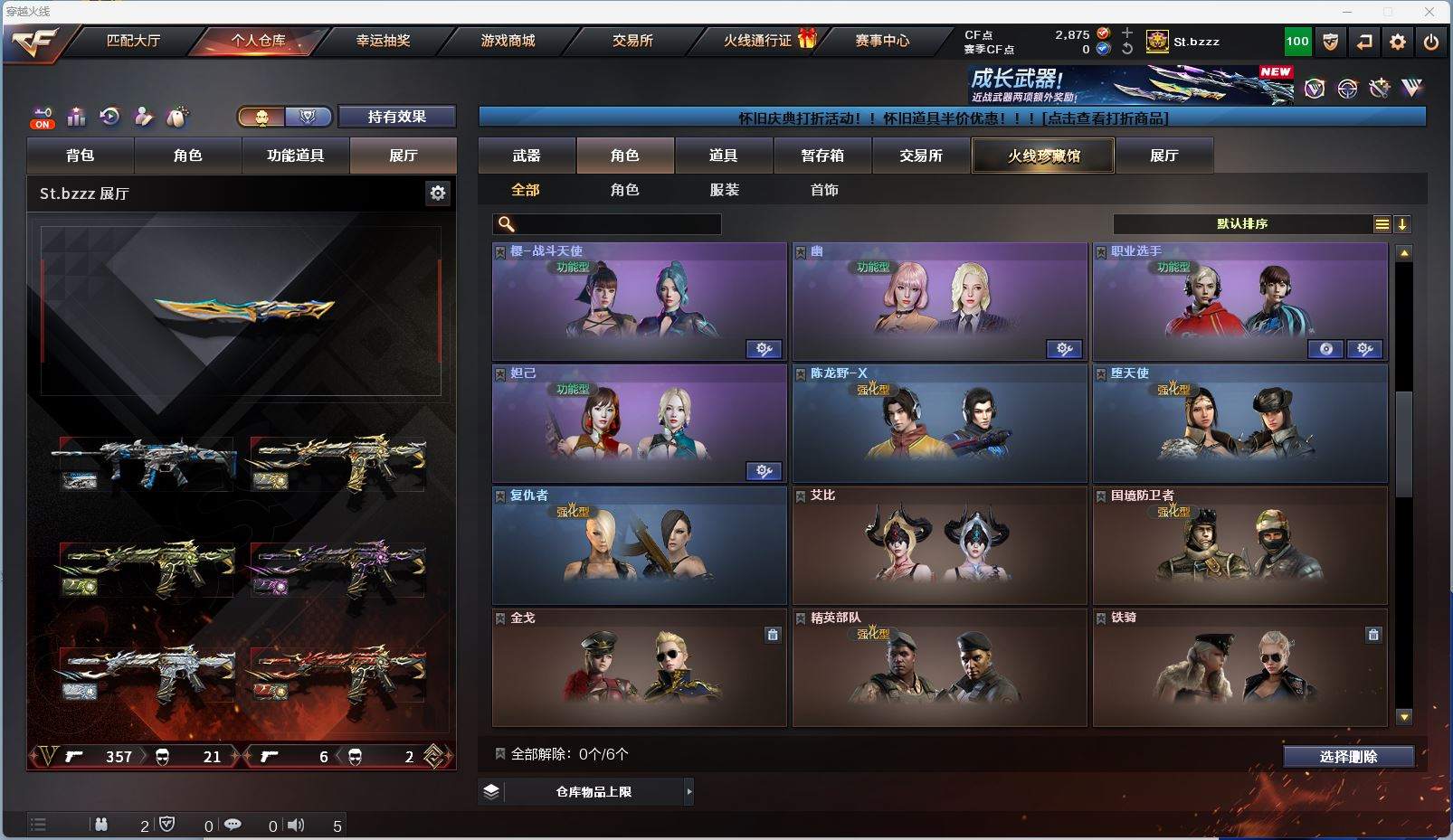Visit the 赛事中心 tournament center
Image resolution: width=1453 pixels, height=840 pixels.
(882, 41)
